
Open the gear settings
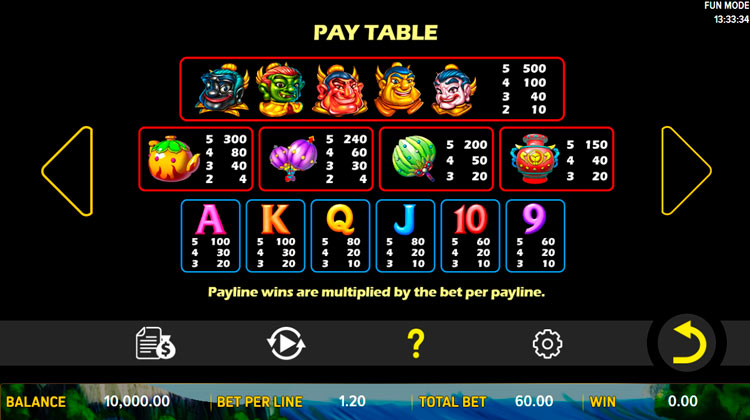click(x=547, y=343)
